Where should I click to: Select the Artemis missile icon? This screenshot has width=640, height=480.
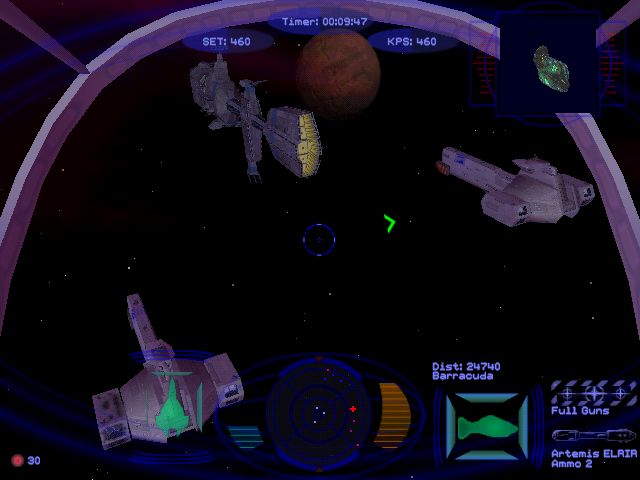tap(594, 436)
